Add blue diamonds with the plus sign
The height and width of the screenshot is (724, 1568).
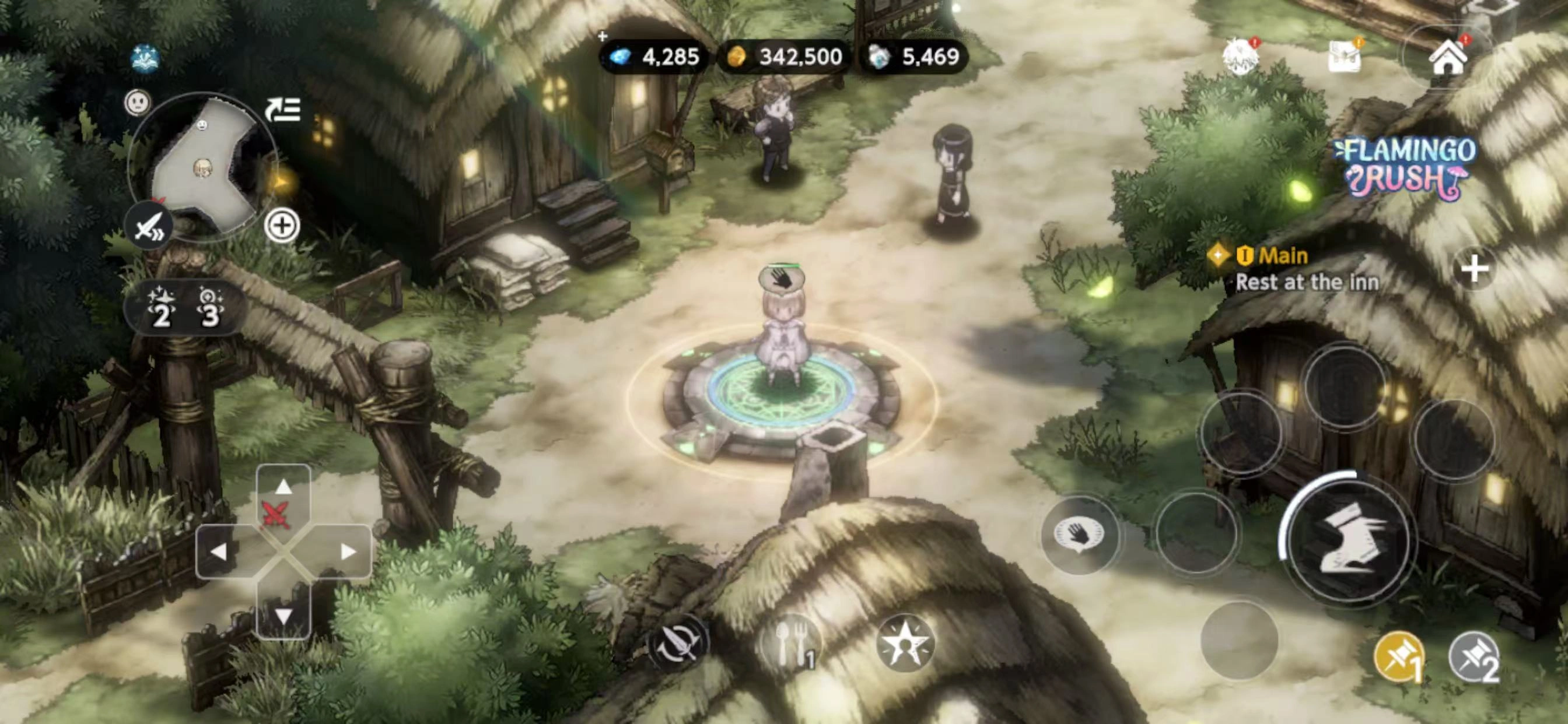603,37
